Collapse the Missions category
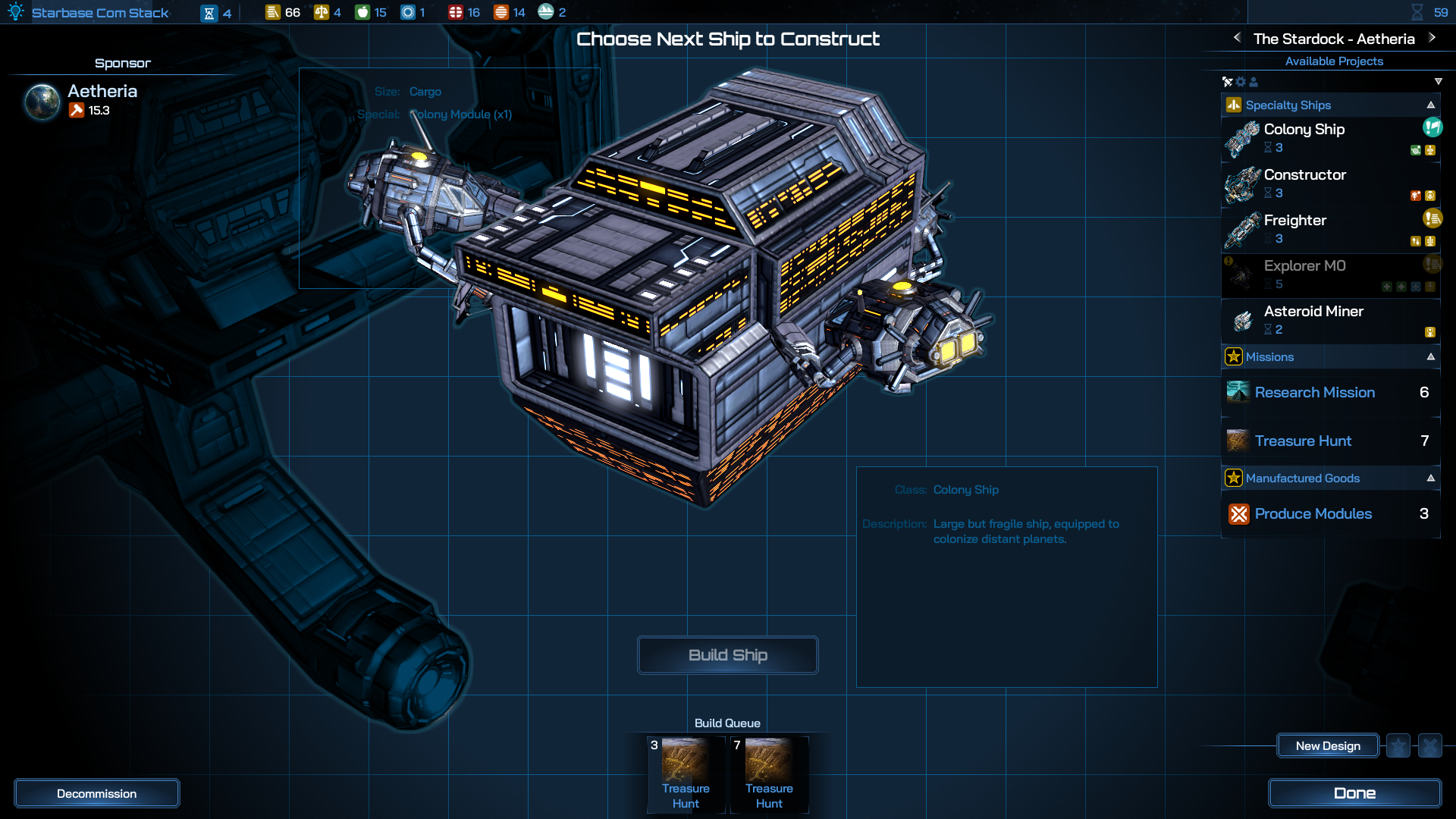The height and width of the screenshot is (819, 1456). pos(1431,357)
